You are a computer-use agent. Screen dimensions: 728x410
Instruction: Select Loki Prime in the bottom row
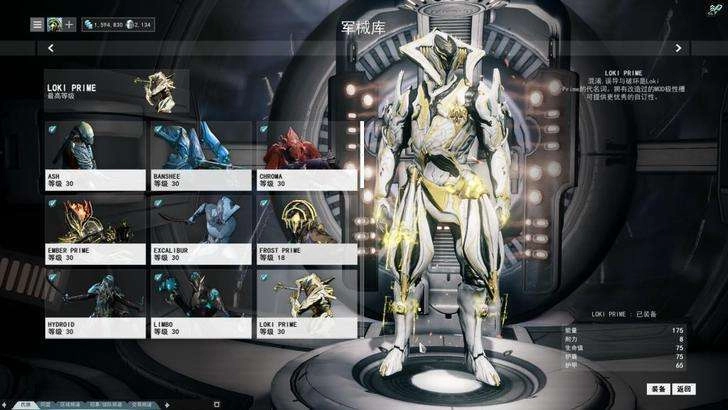point(306,303)
